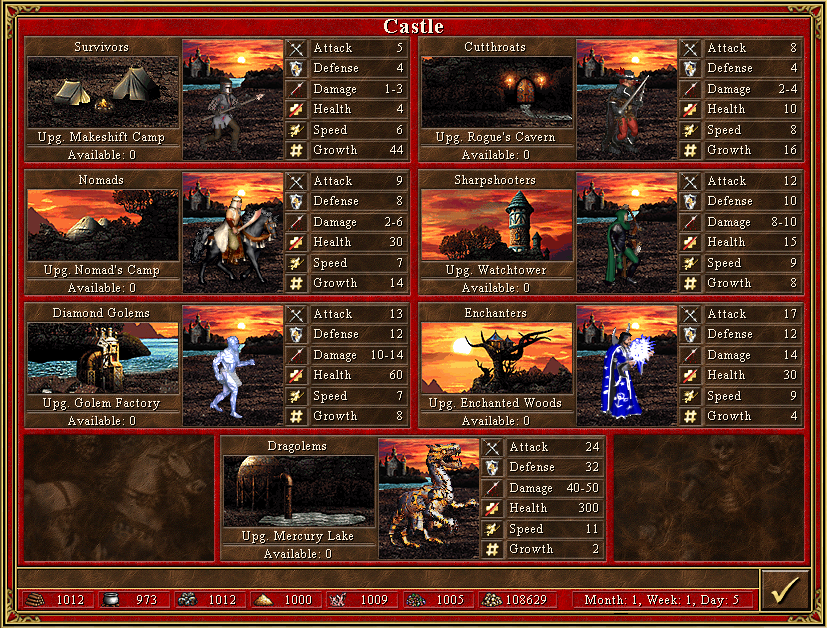View the Survivors creature portrait

233,100
